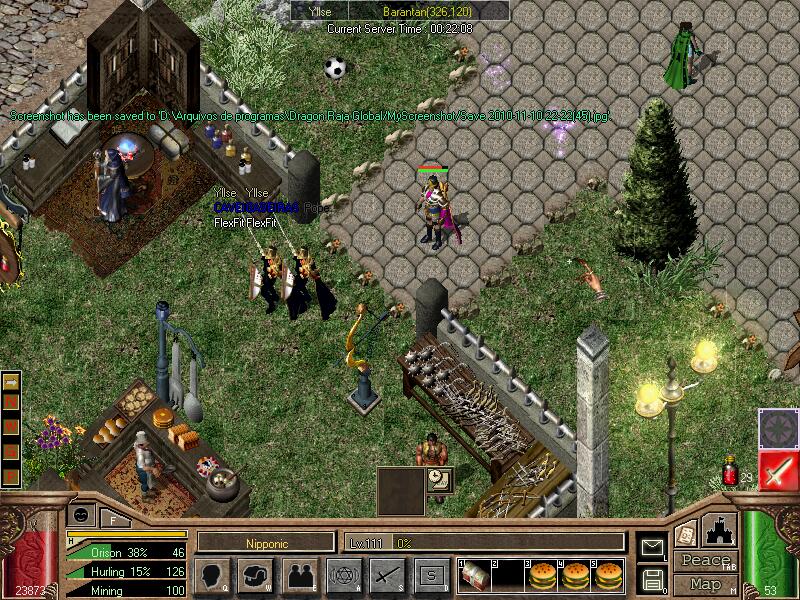The width and height of the screenshot is (800, 600).
Task: Open the scroll document icon
Action: pyautogui.click(x=687, y=534)
